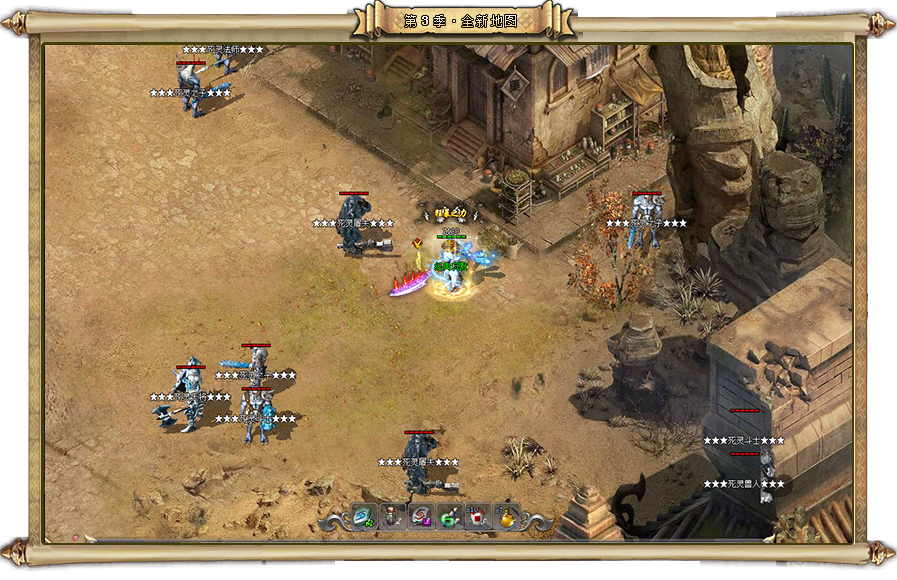Select the beetle item in hotbar
The height and width of the screenshot is (580, 897).
390,517
